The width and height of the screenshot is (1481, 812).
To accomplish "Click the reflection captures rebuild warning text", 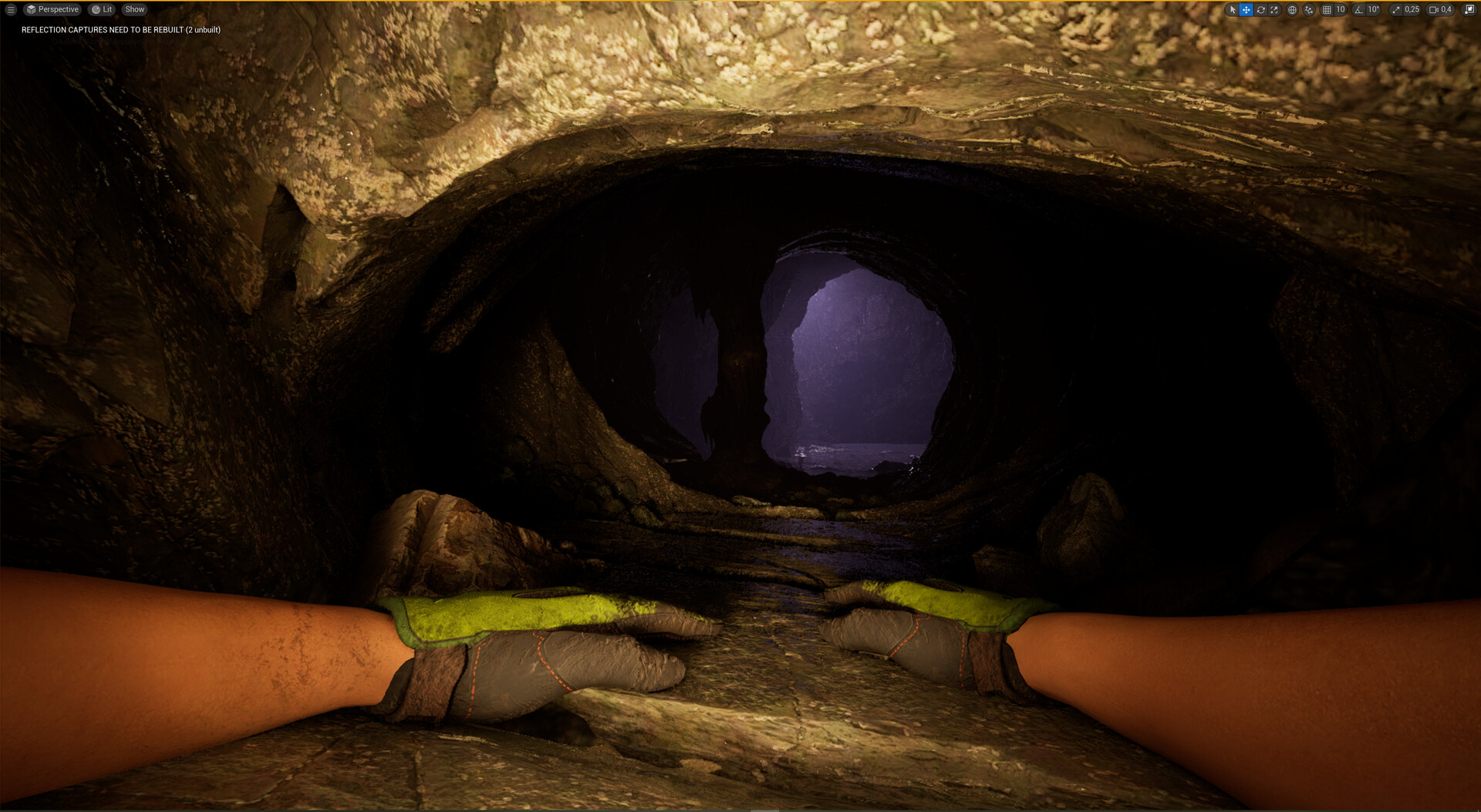I will coord(120,29).
